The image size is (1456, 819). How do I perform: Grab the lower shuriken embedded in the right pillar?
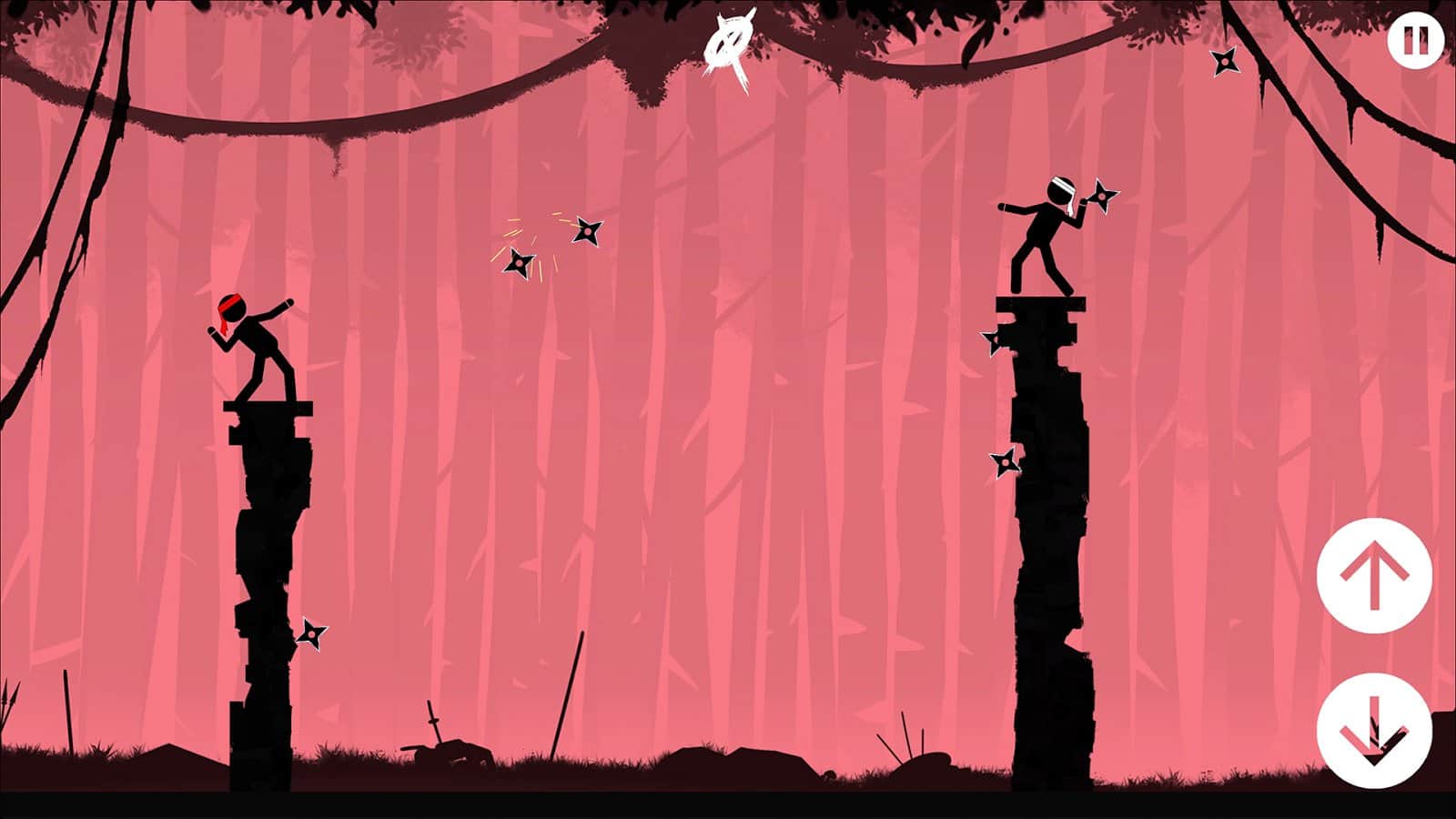tap(1006, 462)
